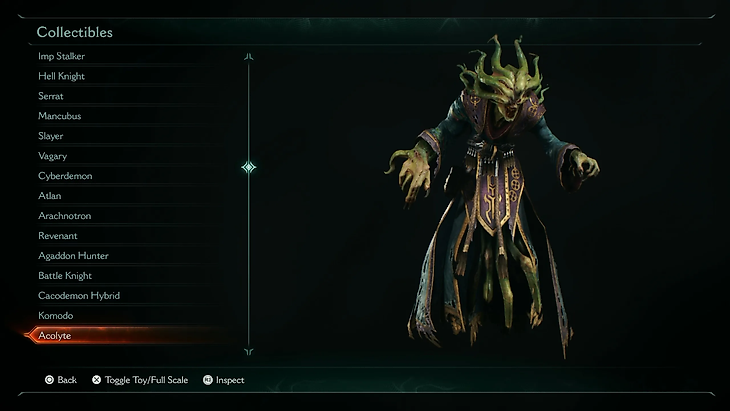Choose the Atlan entry
Image resolution: width=730 pixels, height=411 pixels.
pos(50,196)
